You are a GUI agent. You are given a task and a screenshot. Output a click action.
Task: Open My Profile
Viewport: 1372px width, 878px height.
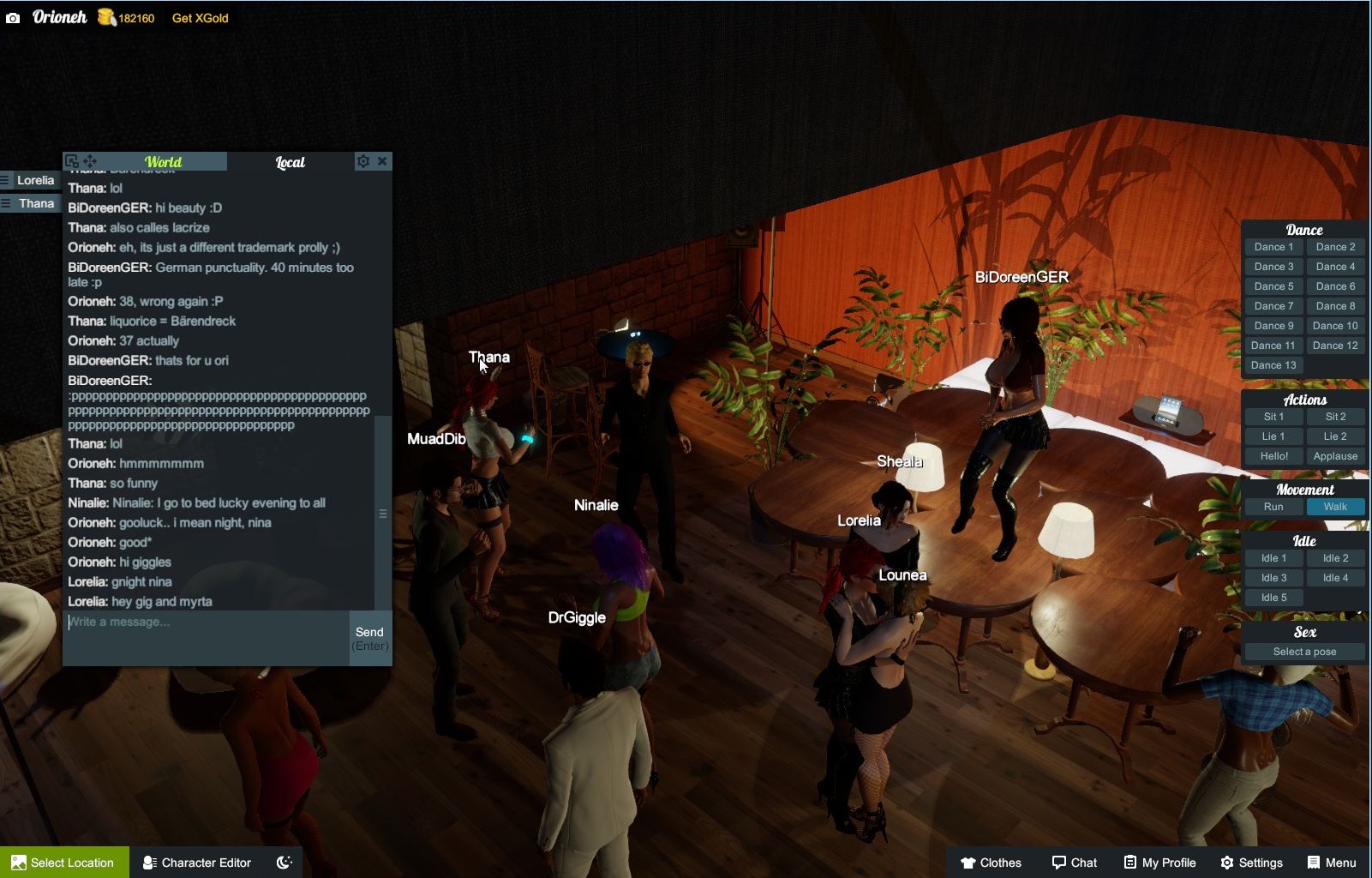[x=1159, y=863]
